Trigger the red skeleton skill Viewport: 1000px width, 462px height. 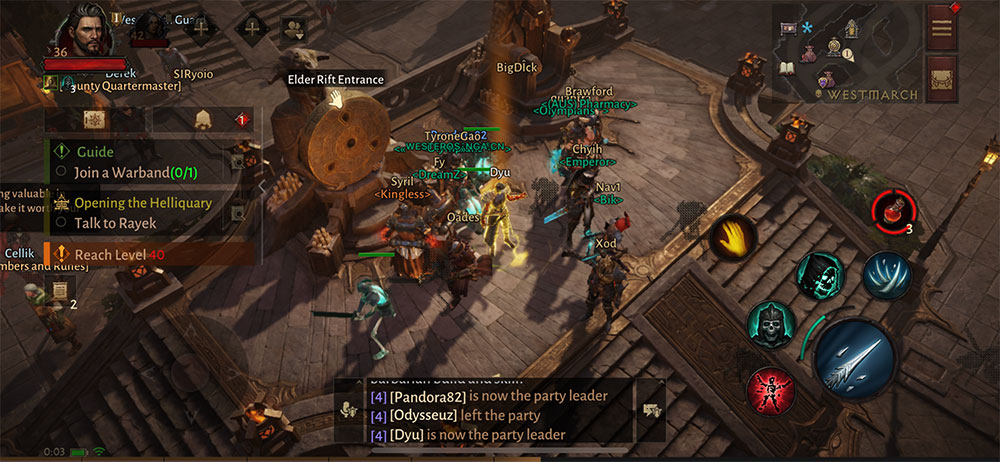coord(771,390)
